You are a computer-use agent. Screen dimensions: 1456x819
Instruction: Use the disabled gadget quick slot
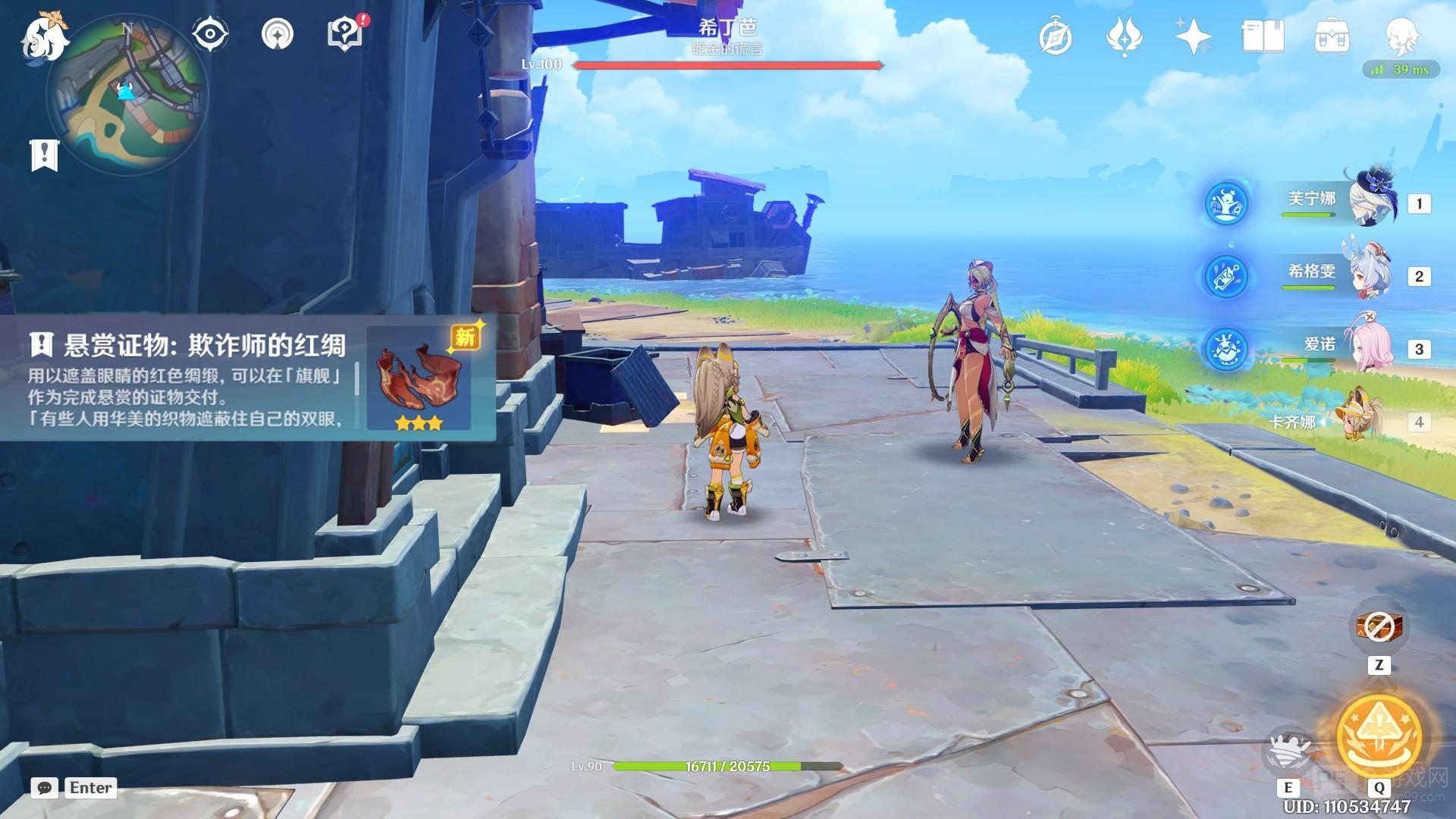point(1379,626)
